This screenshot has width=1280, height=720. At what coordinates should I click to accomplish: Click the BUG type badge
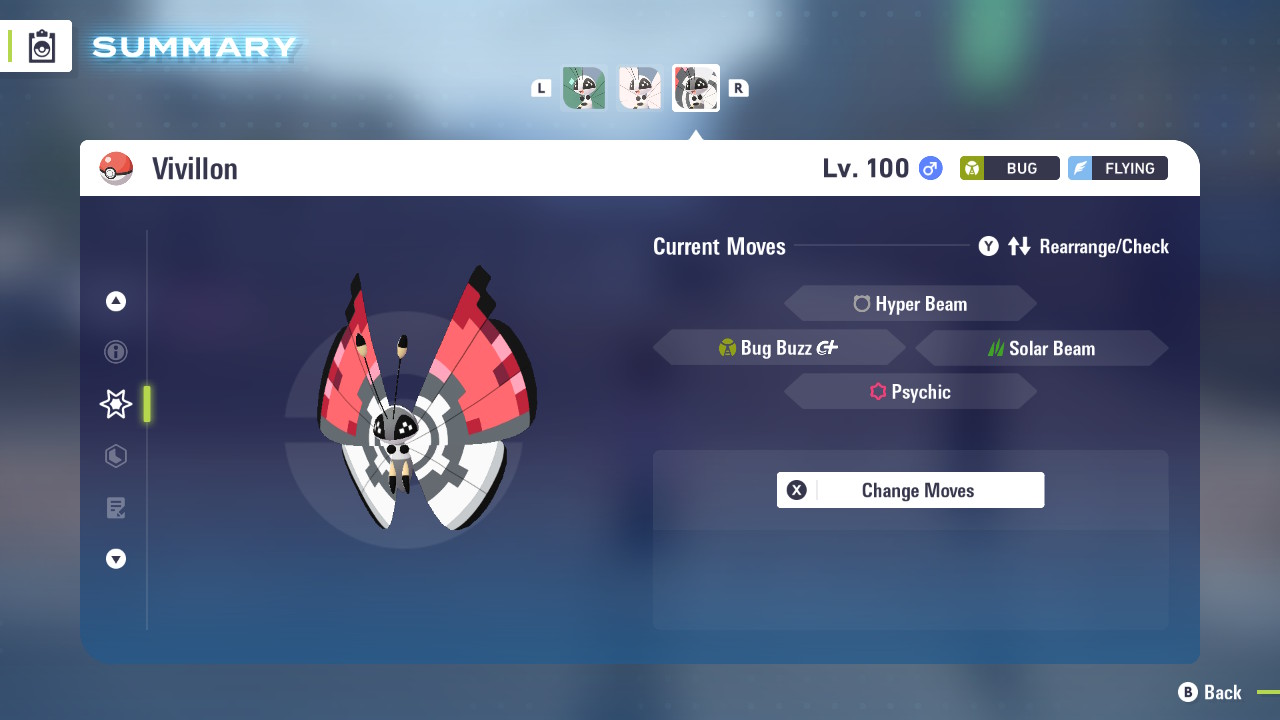click(1009, 168)
